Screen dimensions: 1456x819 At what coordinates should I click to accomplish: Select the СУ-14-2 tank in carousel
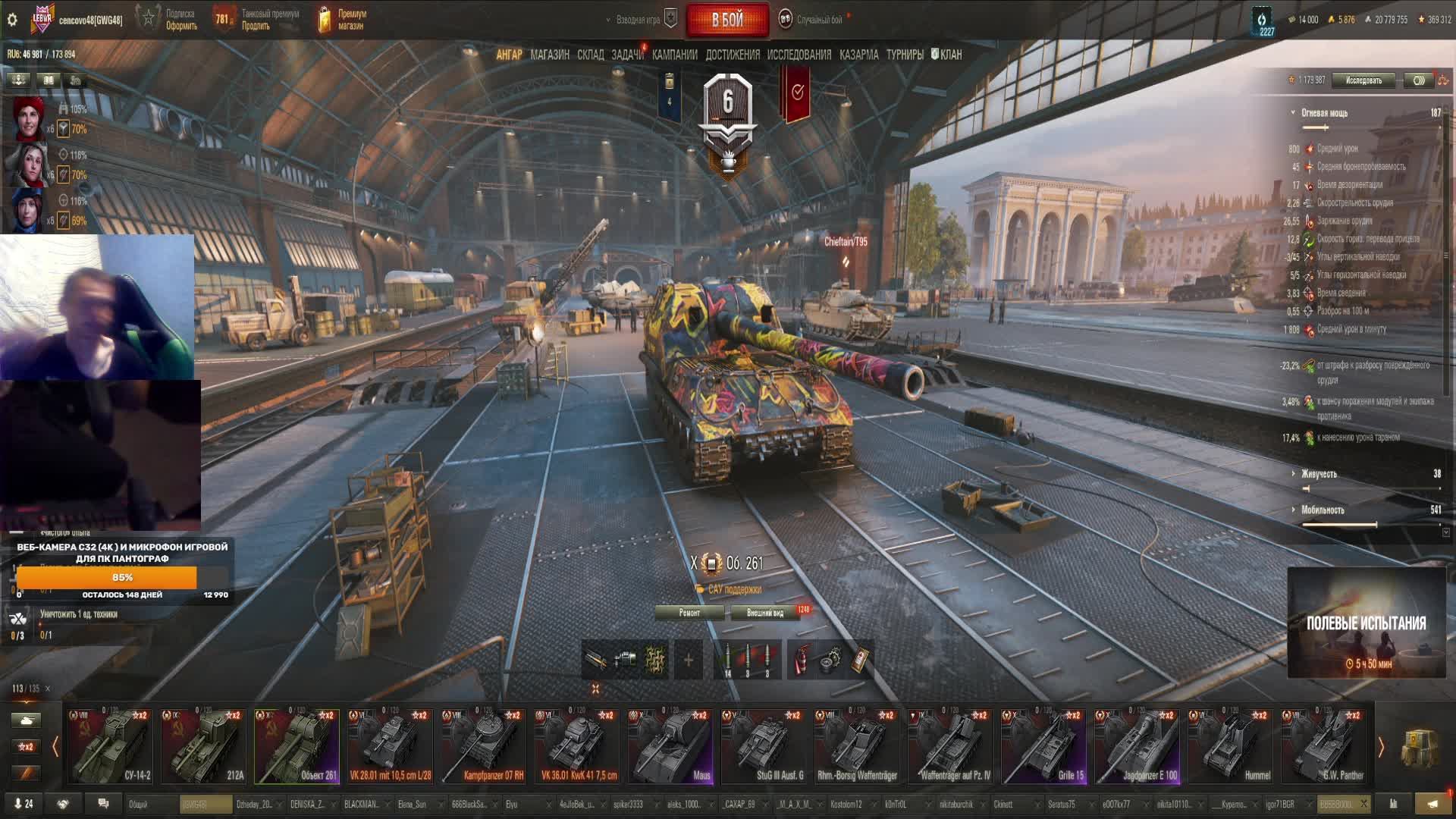pyautogui.click(x=111, y=746)
